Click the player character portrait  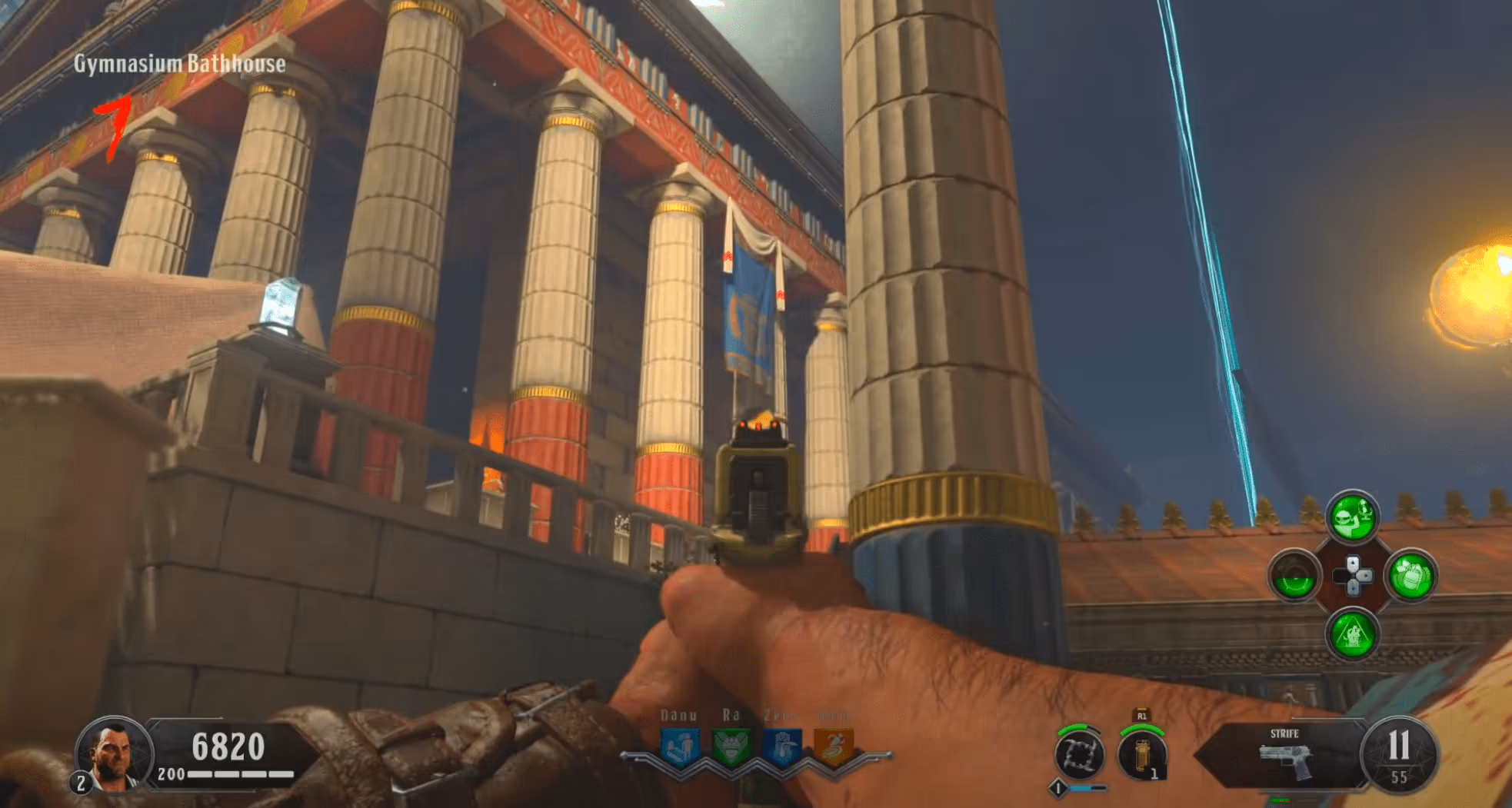114,755
